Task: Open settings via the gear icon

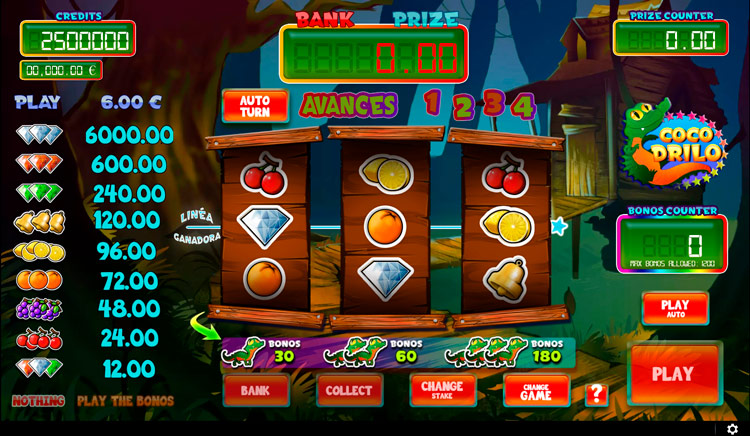Action: tap(732, 429)
